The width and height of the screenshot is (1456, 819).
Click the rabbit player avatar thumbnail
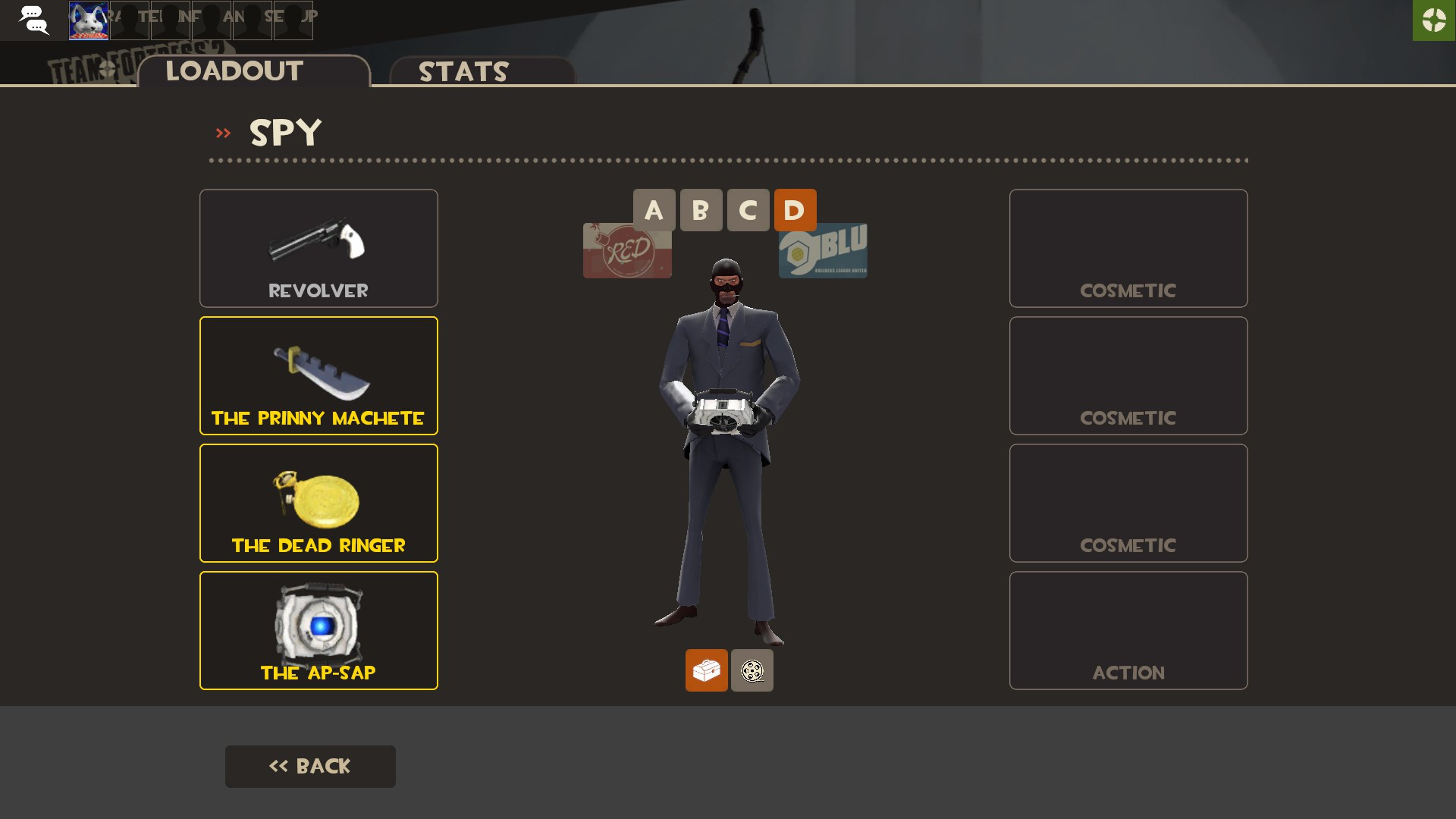88,20
